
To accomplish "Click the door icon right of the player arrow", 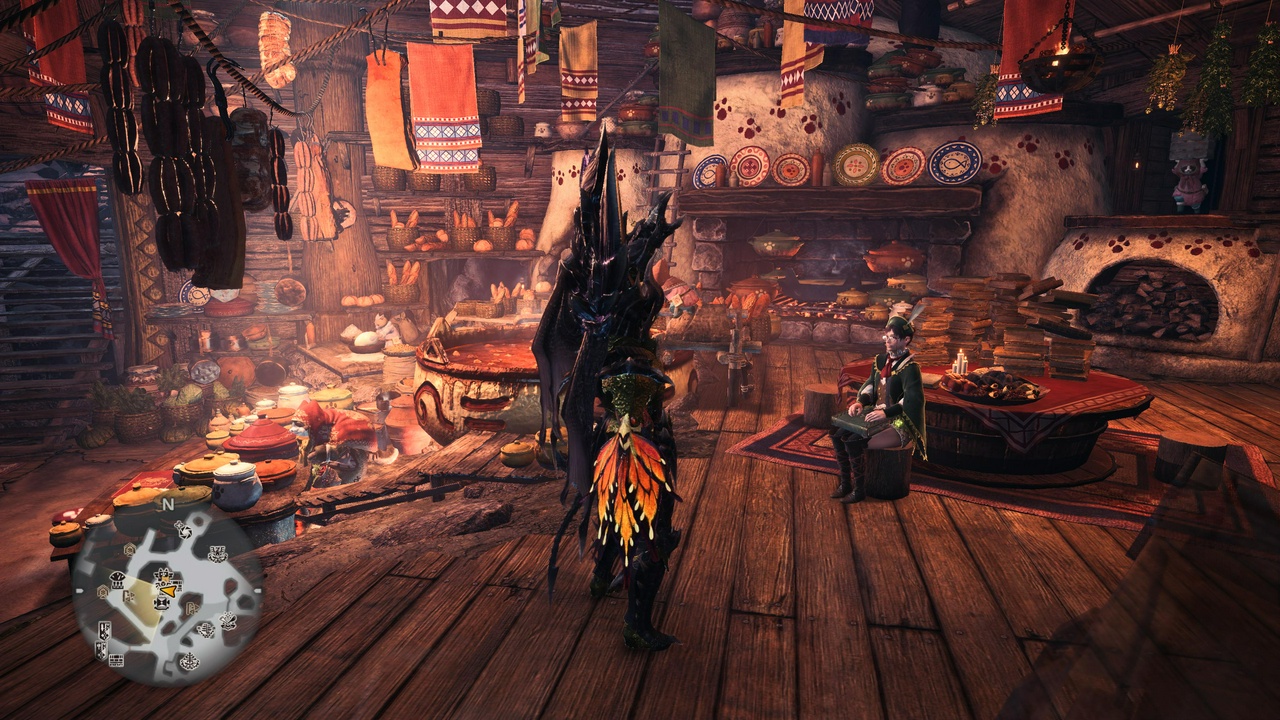I will [x=191, y=608].
